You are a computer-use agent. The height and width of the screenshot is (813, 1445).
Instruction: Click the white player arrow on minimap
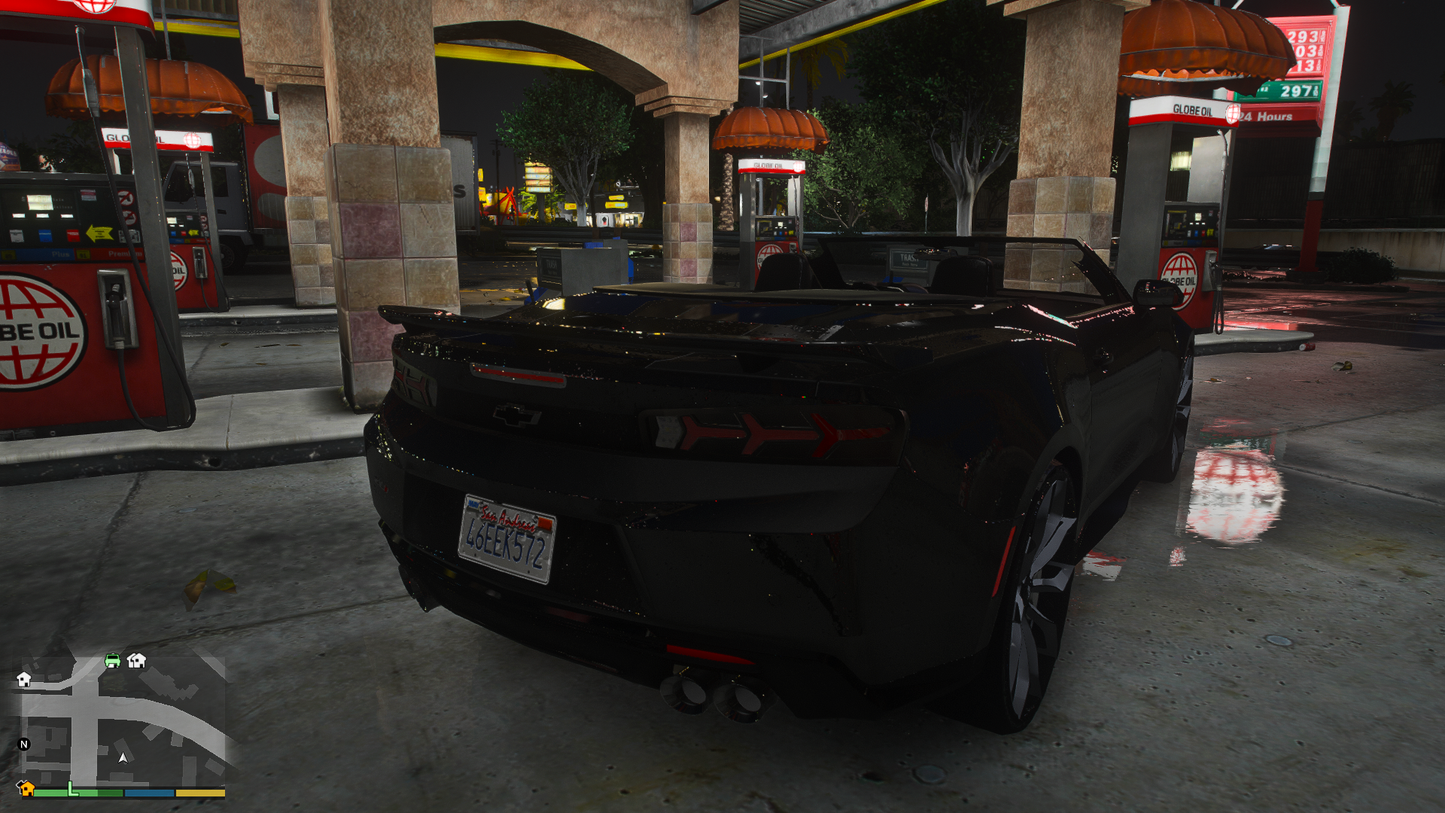123,758
